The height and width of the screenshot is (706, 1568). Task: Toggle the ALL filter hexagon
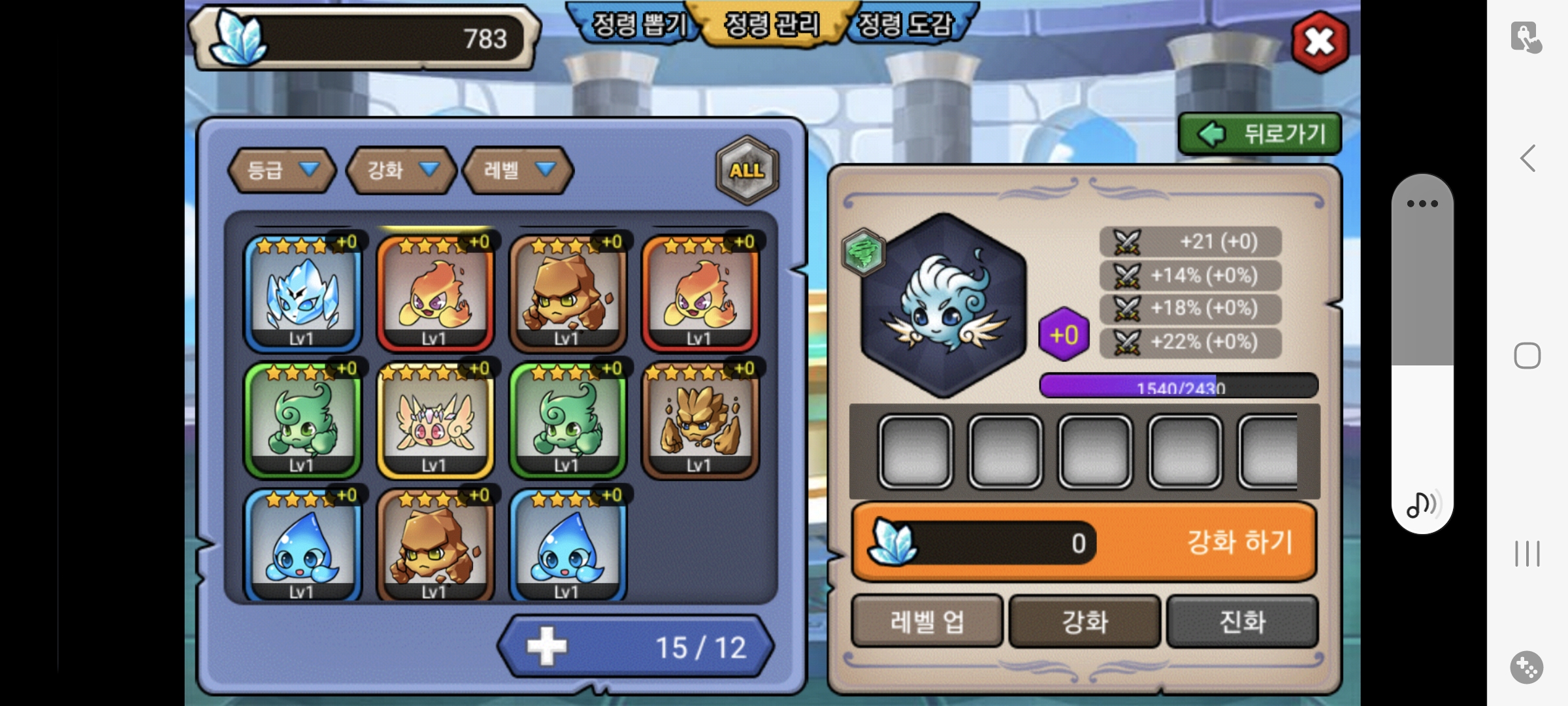click(747, 170)
